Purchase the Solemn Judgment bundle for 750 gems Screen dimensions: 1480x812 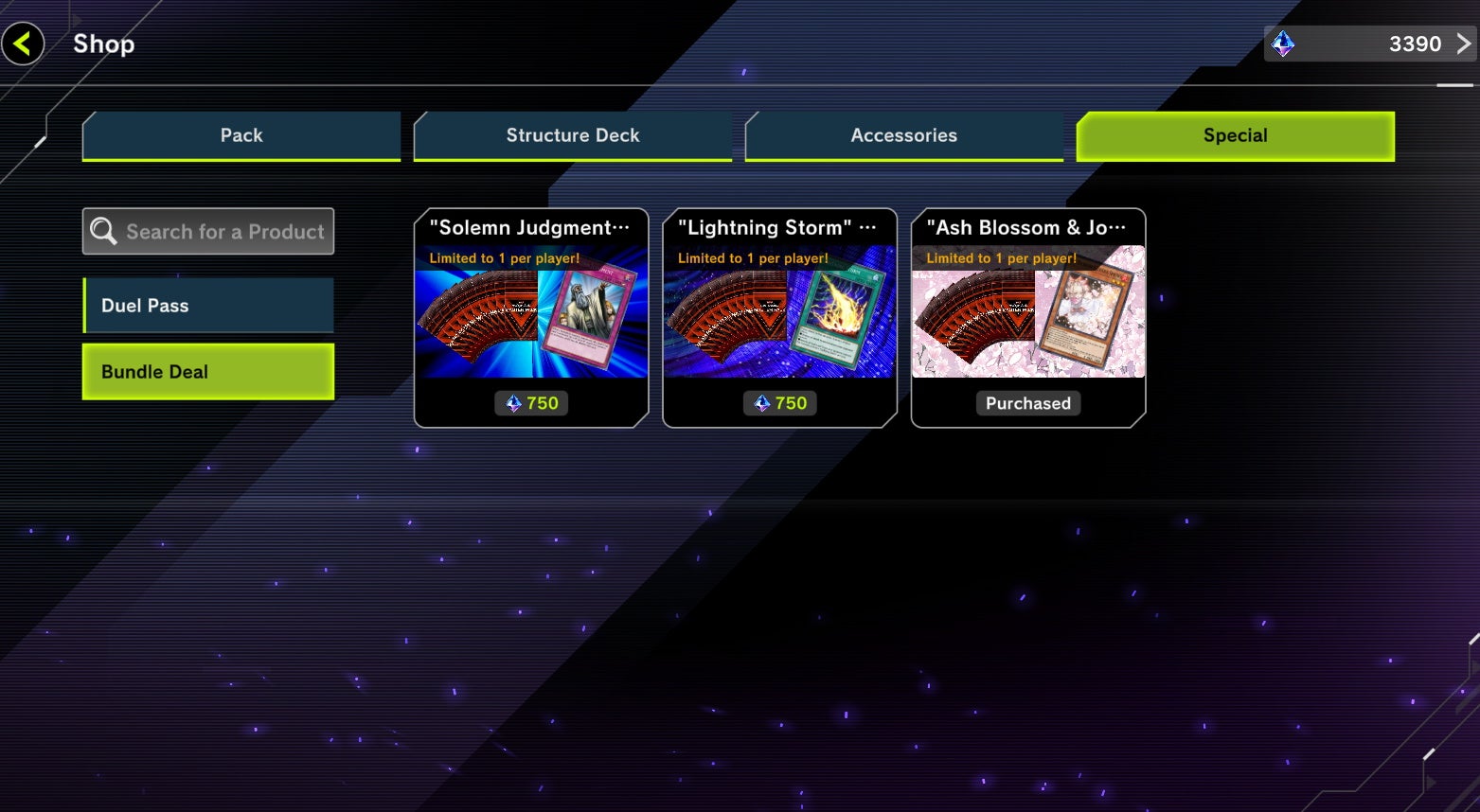coord(531,403)
